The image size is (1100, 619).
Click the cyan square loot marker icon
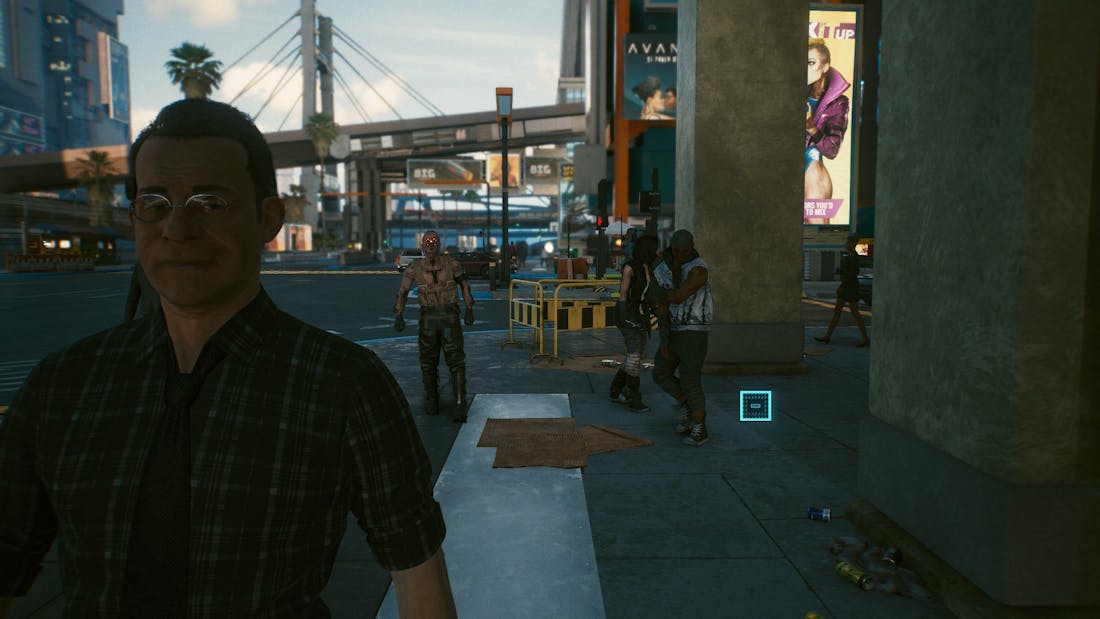755,405
